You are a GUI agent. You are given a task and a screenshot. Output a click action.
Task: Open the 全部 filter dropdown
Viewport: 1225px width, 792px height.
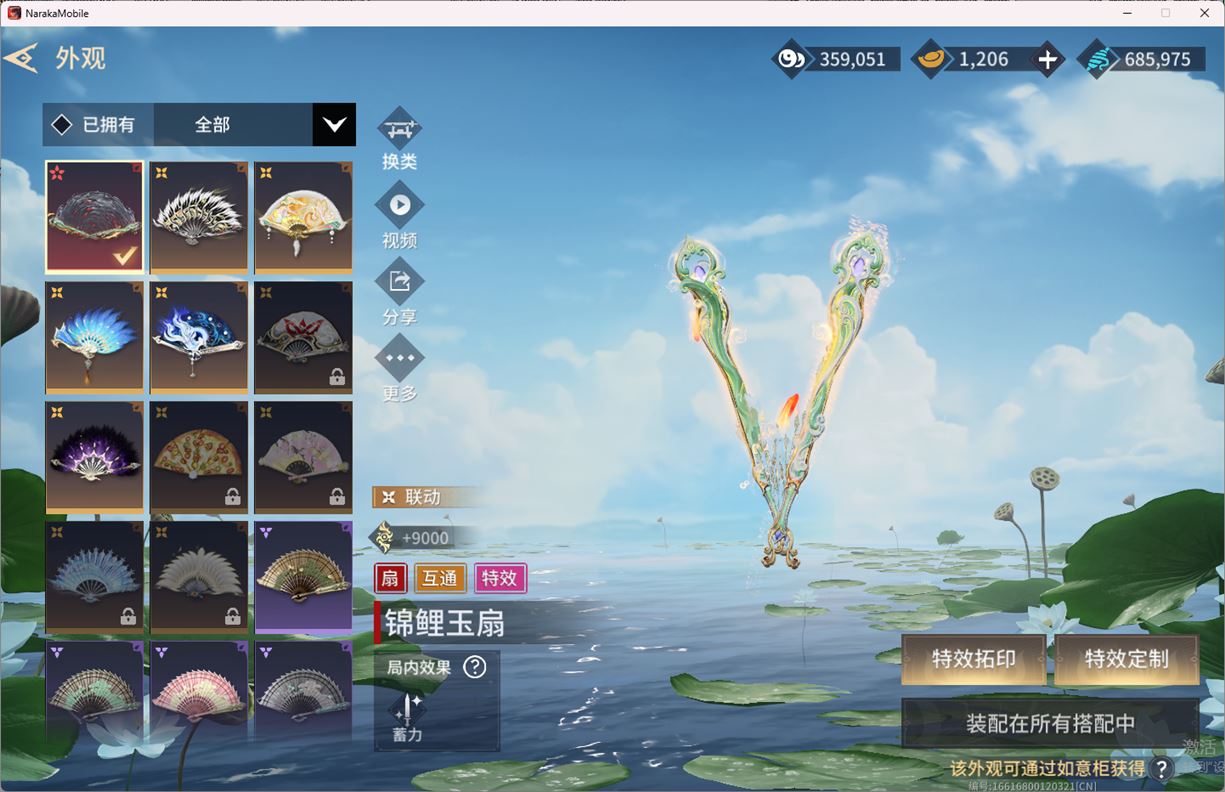[333, 125]
